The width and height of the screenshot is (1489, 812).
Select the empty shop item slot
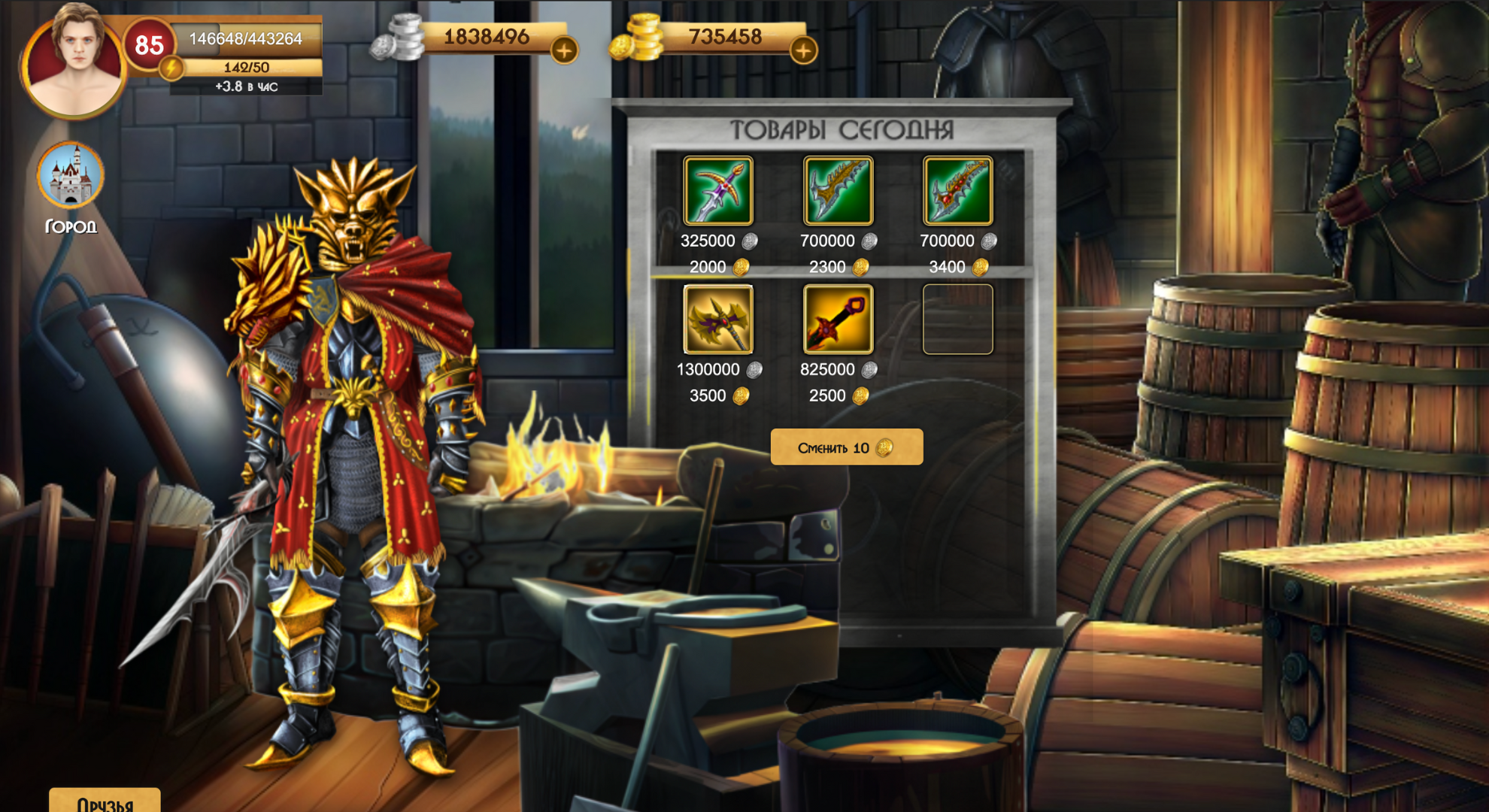coord(957,320)
